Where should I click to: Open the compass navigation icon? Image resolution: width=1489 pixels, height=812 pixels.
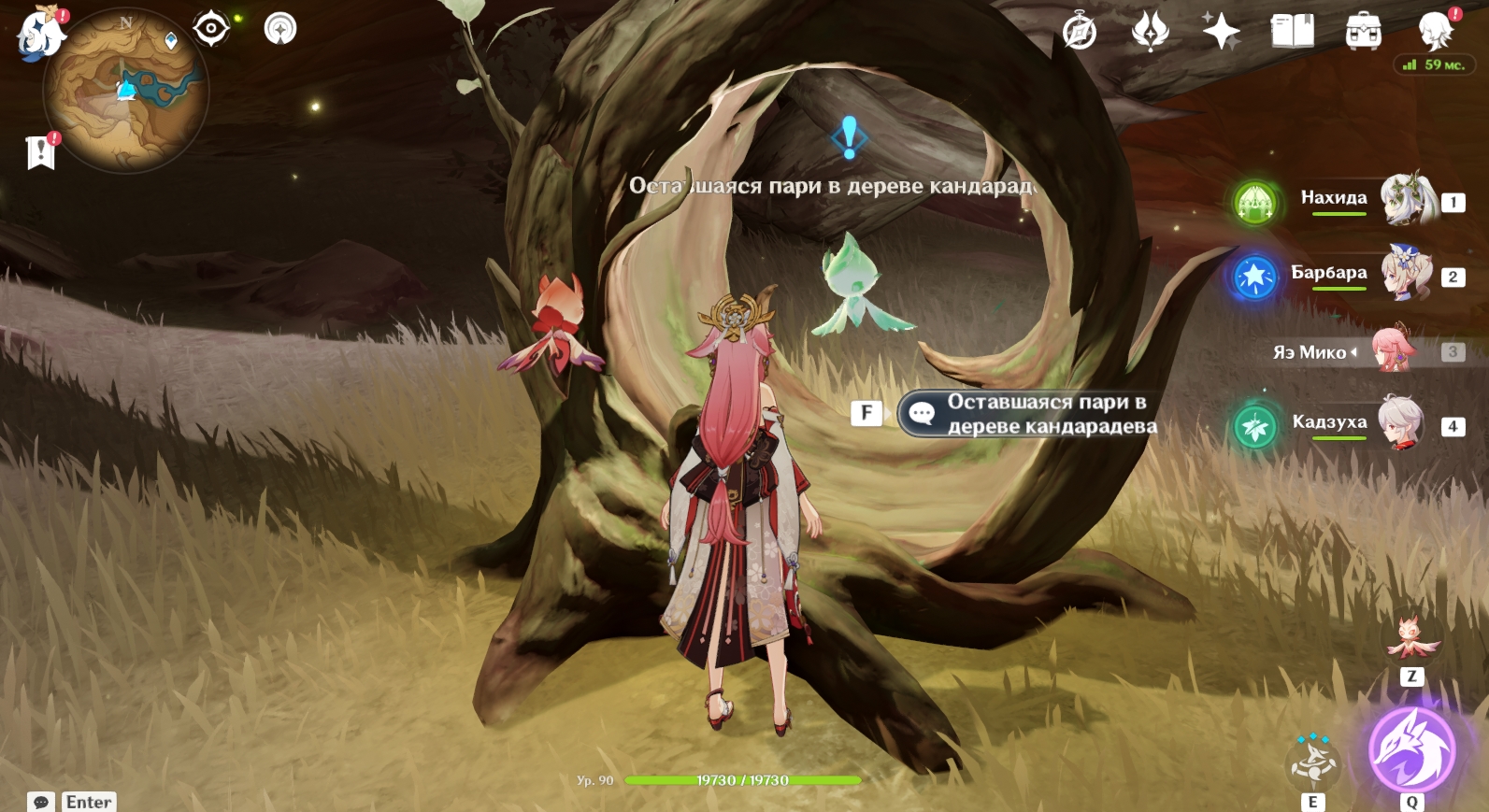[1080, 32]
